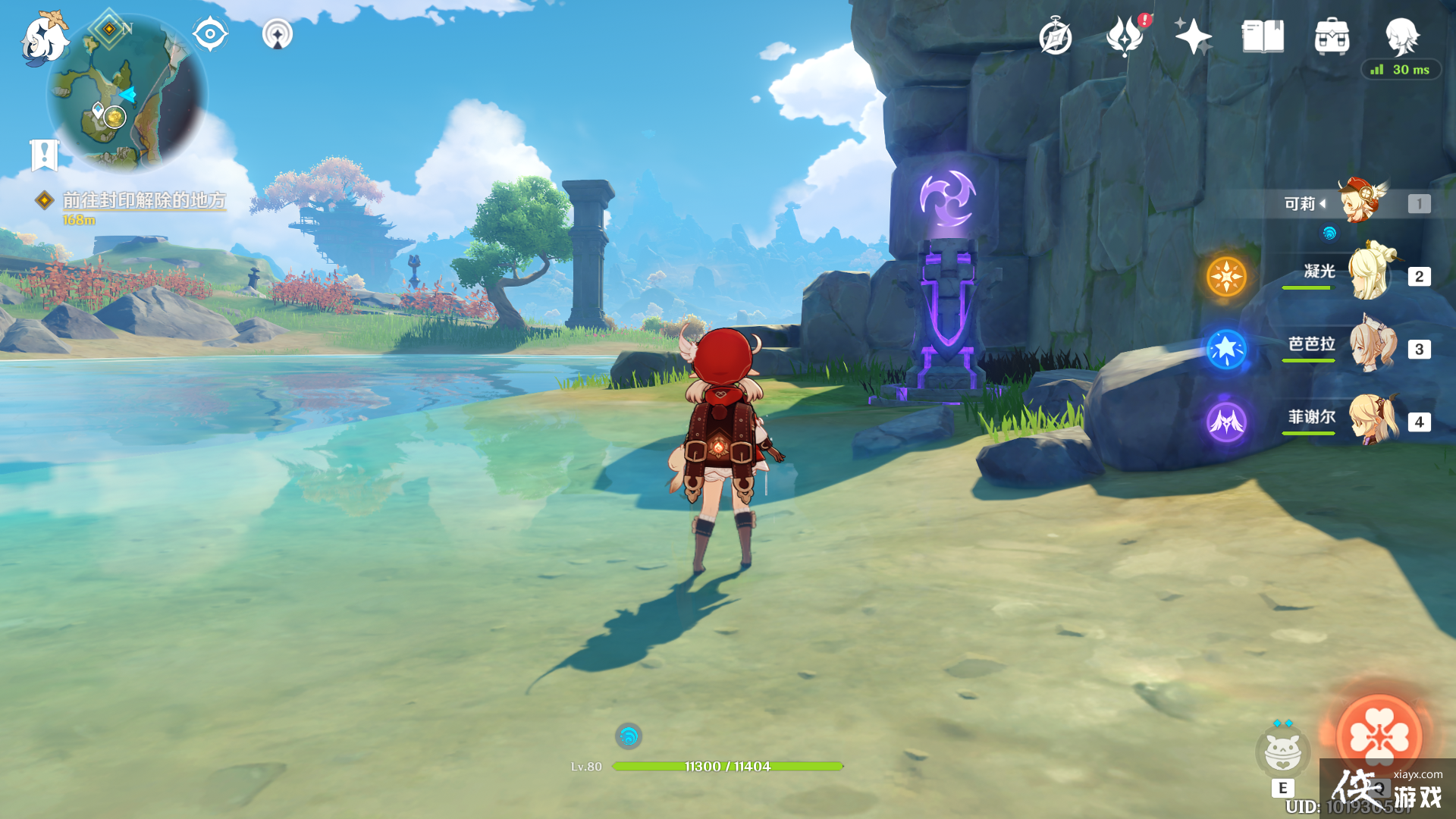Open the character profile head icon
The height and width of the screenshot is (819, 1456).
(x=1401, y=36)
